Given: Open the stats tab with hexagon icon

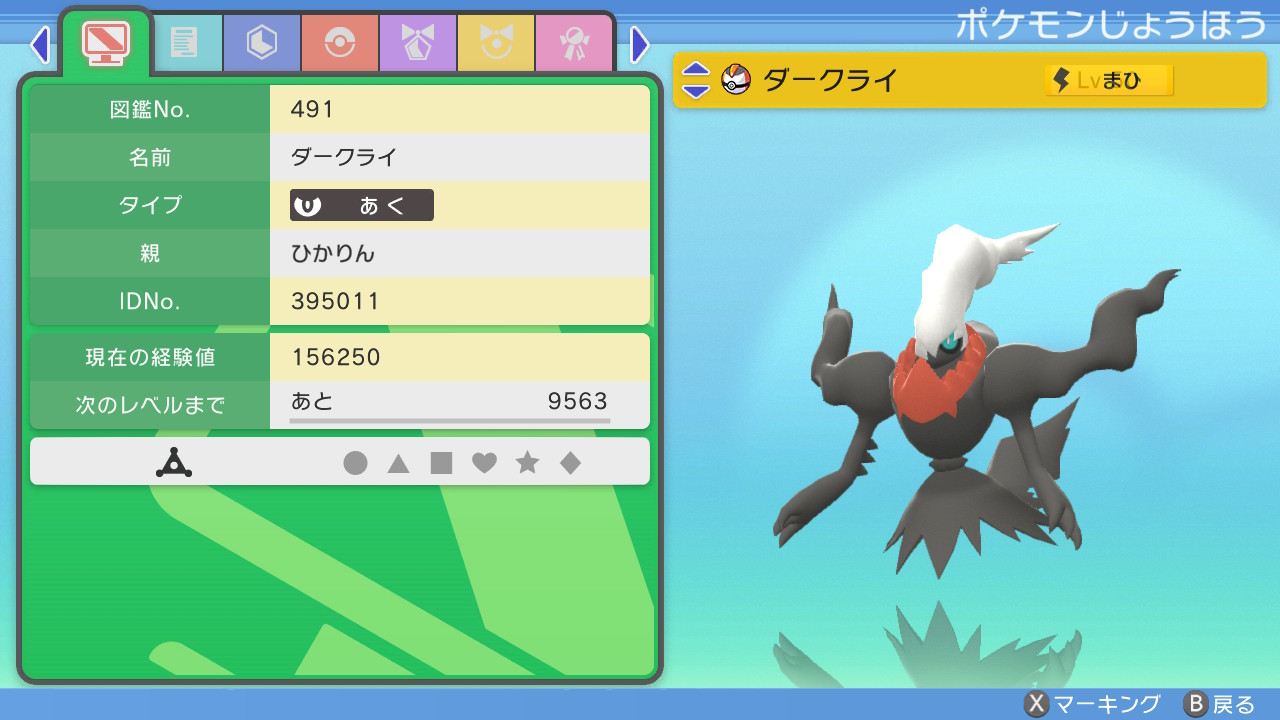Looking at the screenshot, I should pyautogui.click(x=261, y=42).
